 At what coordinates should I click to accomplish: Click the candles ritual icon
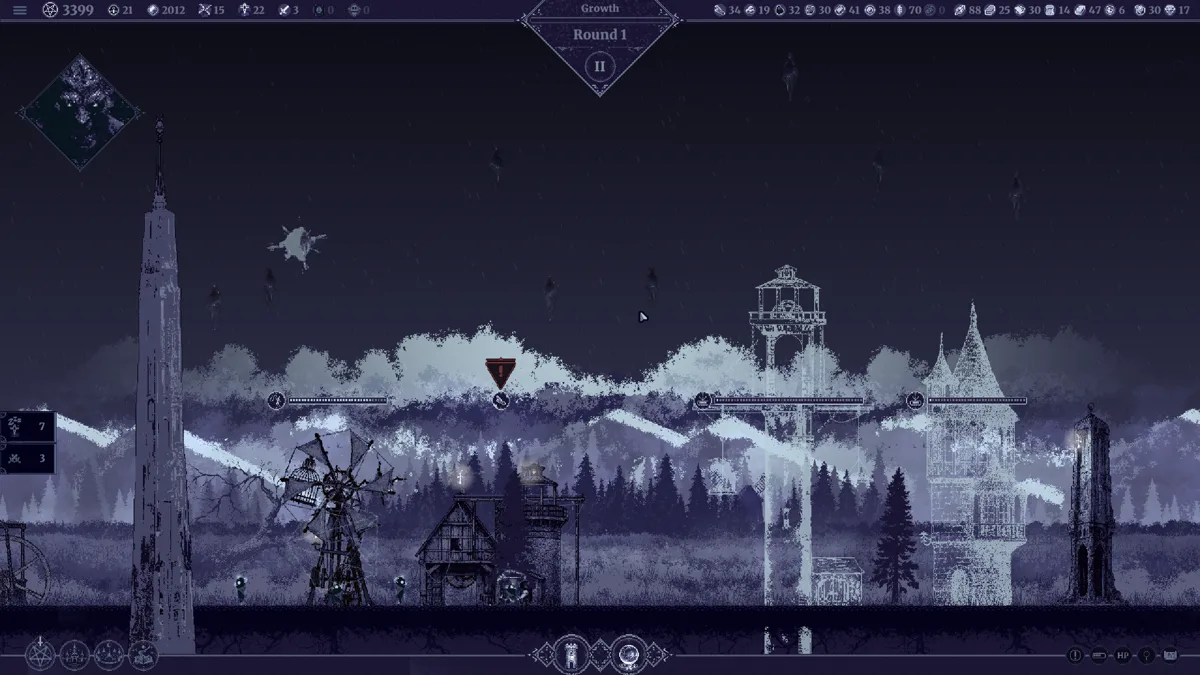point(109,655)
